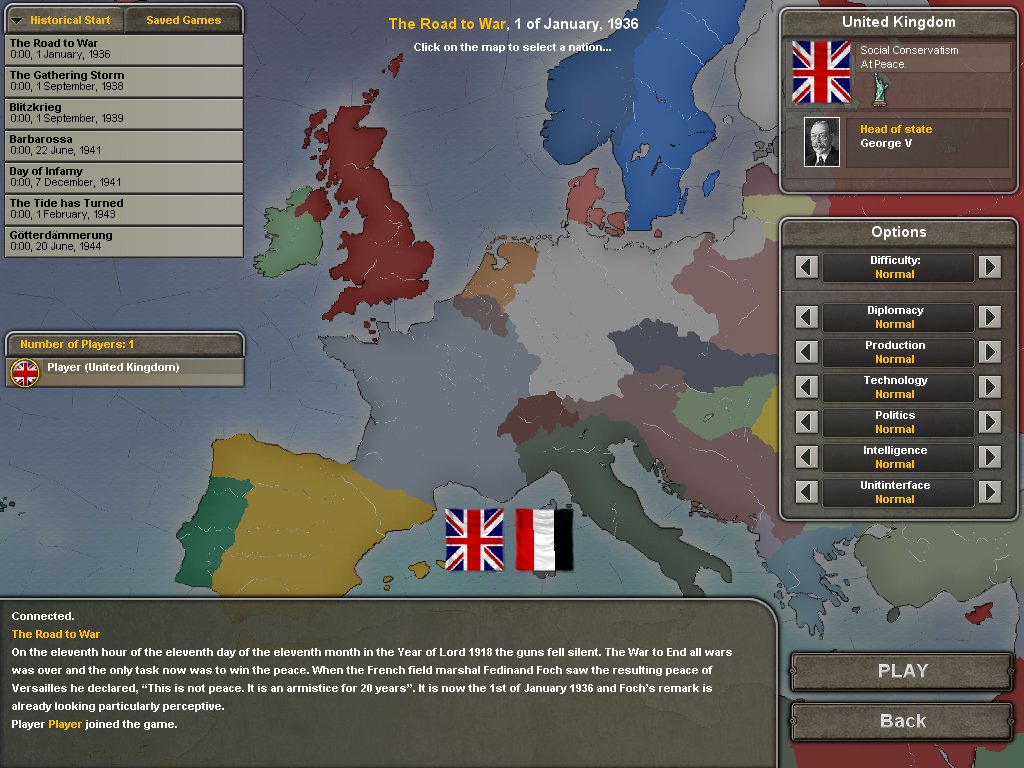Image resolution: width=1024 pixels, height=768 pixels.
Task: Select The Gathering Storm scenario
Action: pyautogui.click(x=123, y=81)
